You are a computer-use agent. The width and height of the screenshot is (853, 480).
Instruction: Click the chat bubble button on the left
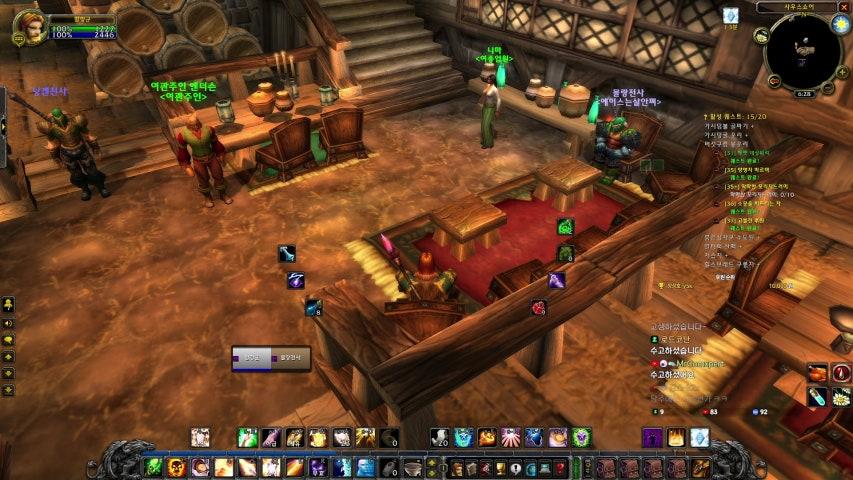pyautogui.click(x=8, y=340)
